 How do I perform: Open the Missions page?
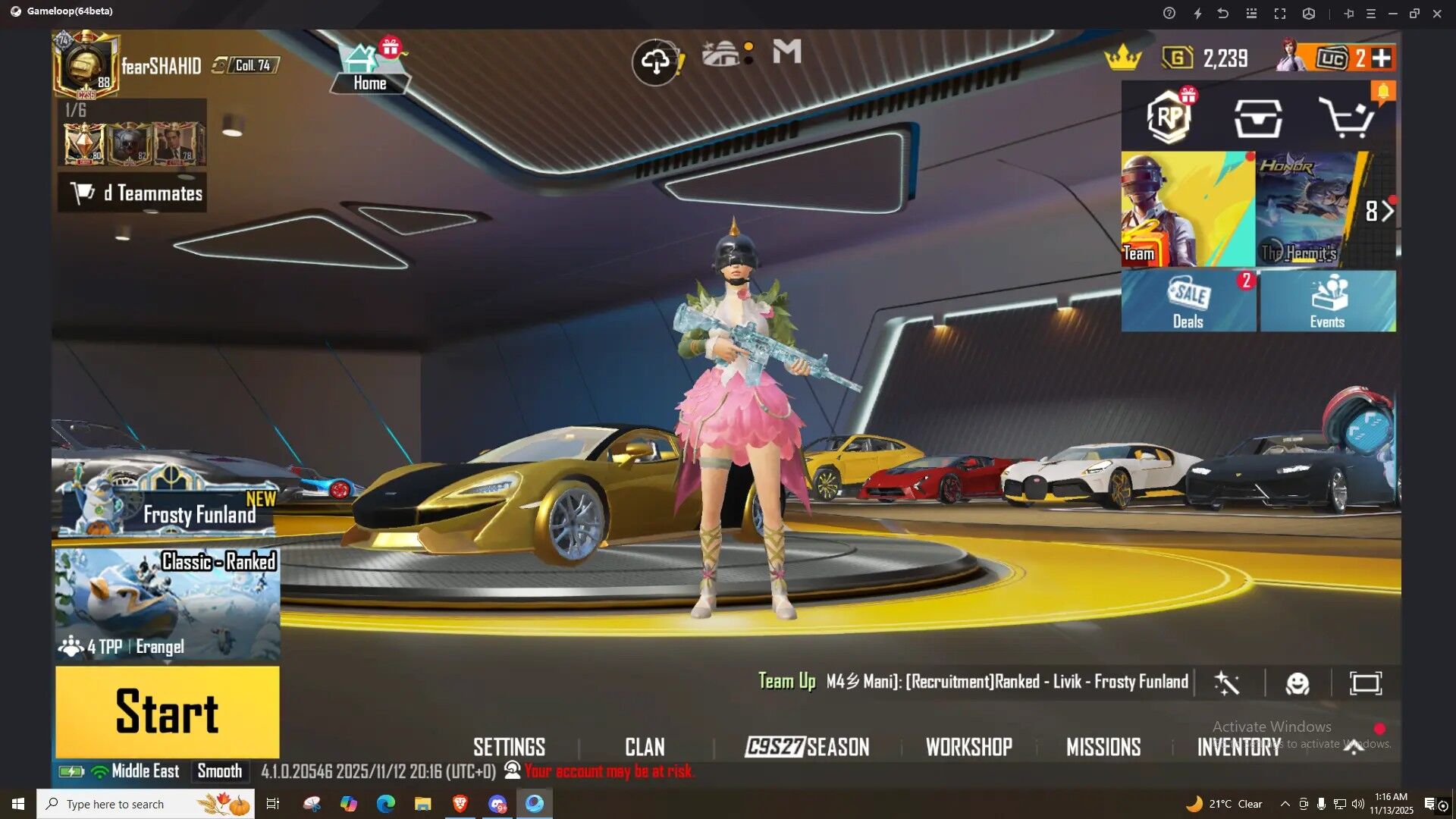coord(1103,747)
